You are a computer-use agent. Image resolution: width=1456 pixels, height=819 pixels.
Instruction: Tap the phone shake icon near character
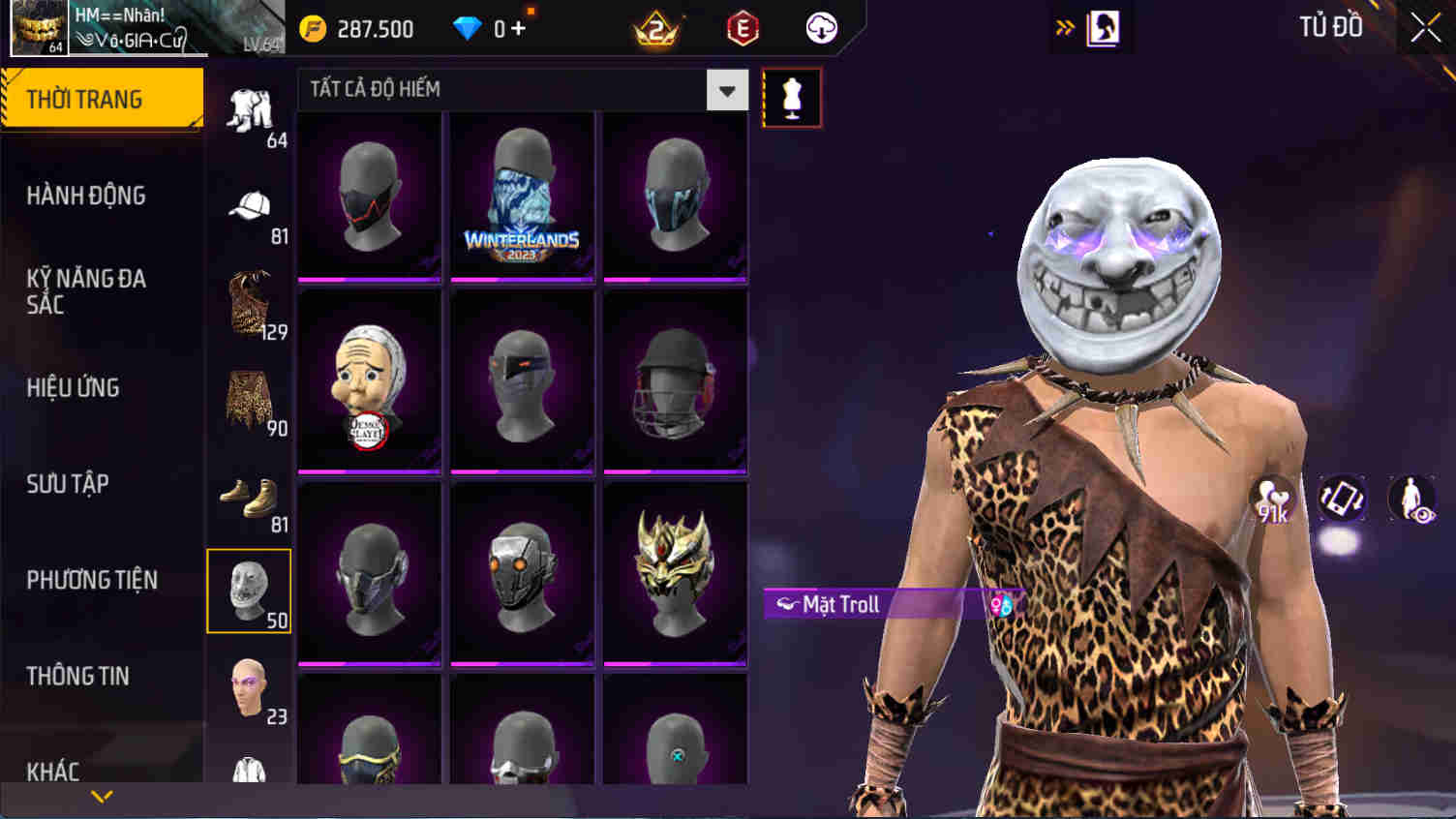click(x=1341, y=499)
